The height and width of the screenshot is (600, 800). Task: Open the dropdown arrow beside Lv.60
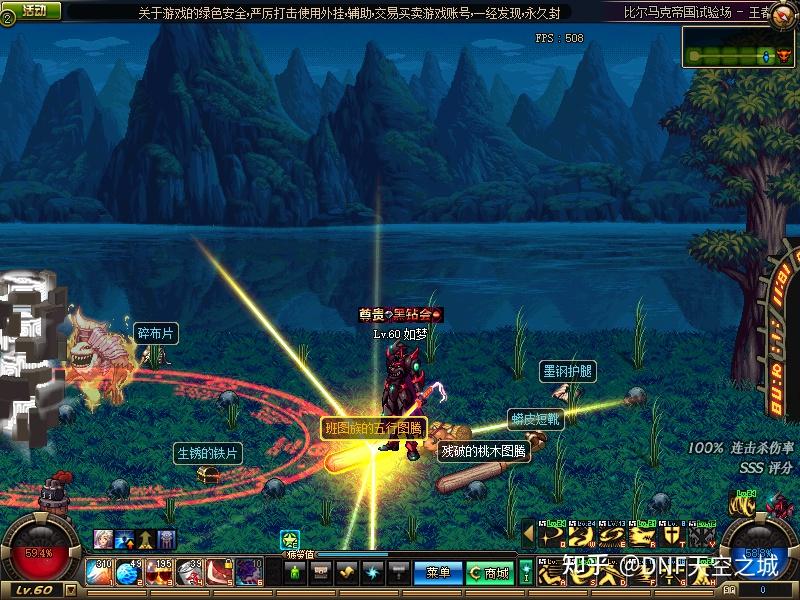pos(70,590)
